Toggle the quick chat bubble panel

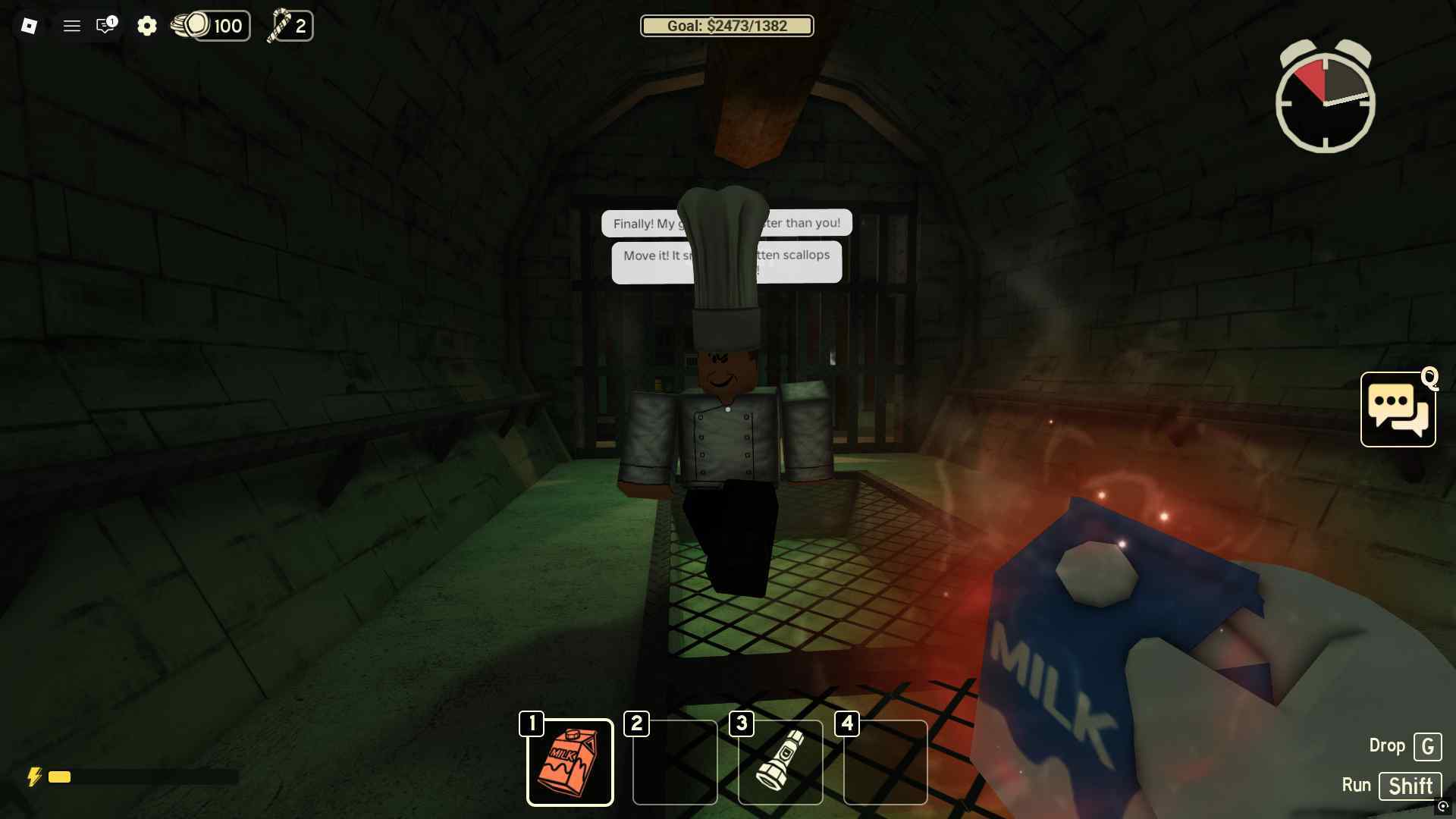tap(1398, 409)
